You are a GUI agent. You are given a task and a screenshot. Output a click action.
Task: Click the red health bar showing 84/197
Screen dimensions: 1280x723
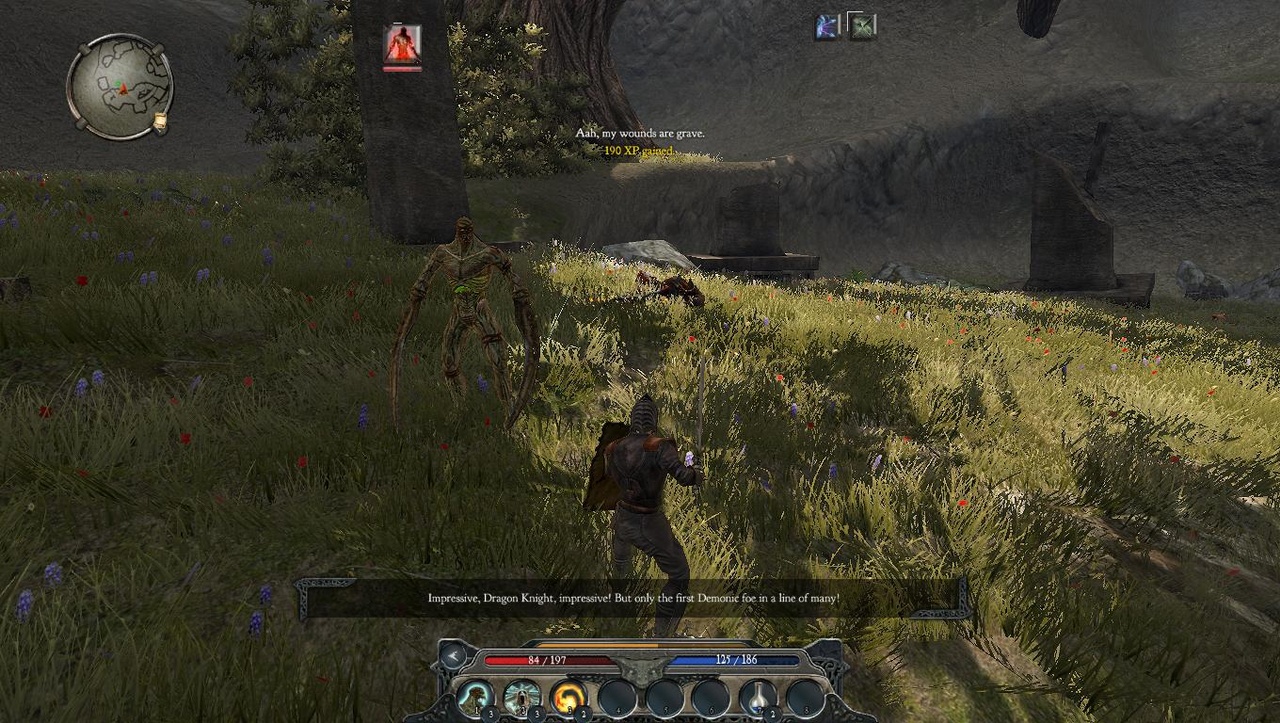coord(549,660)
